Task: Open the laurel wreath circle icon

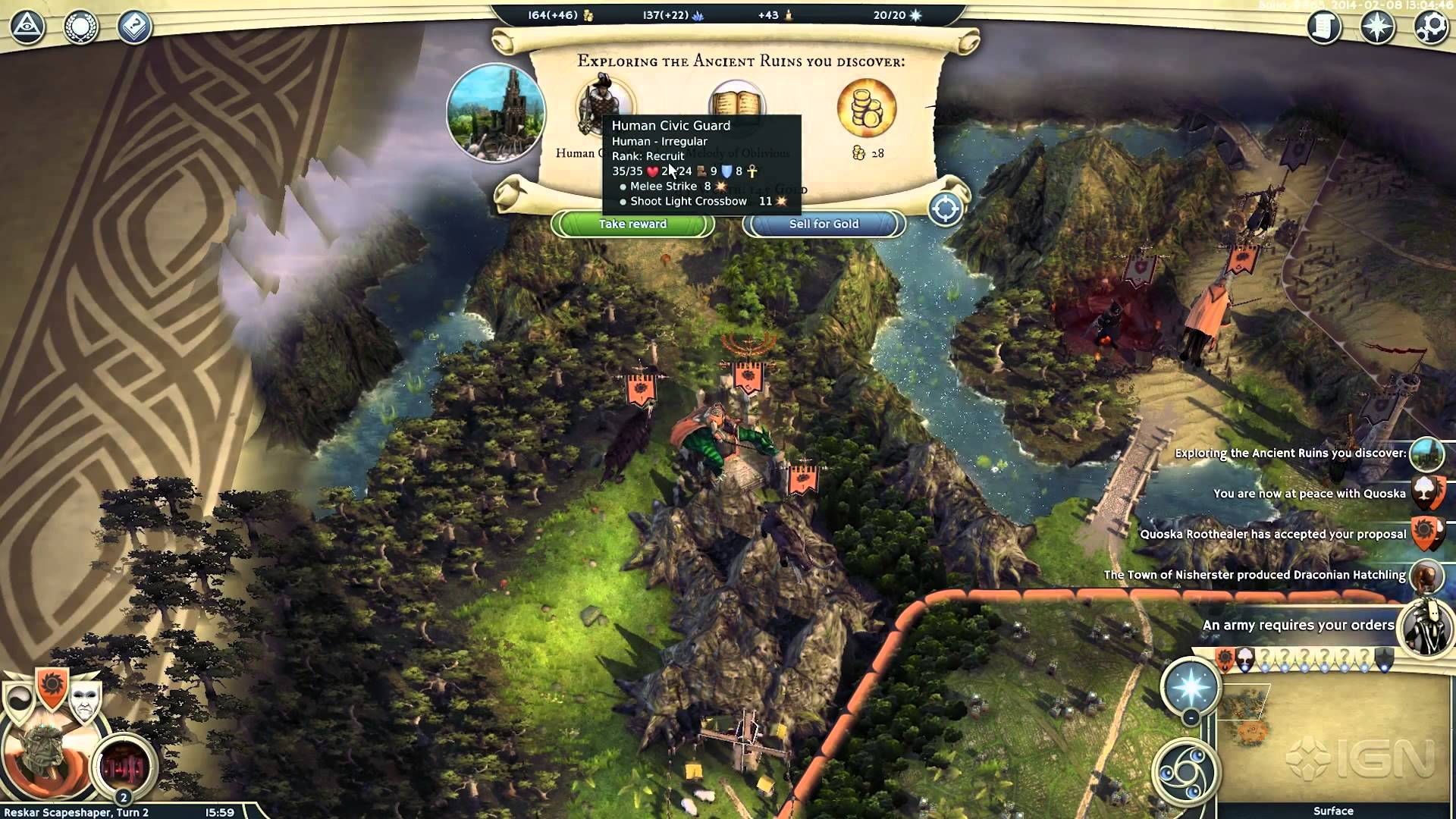Action: click(x=80, y=27)
